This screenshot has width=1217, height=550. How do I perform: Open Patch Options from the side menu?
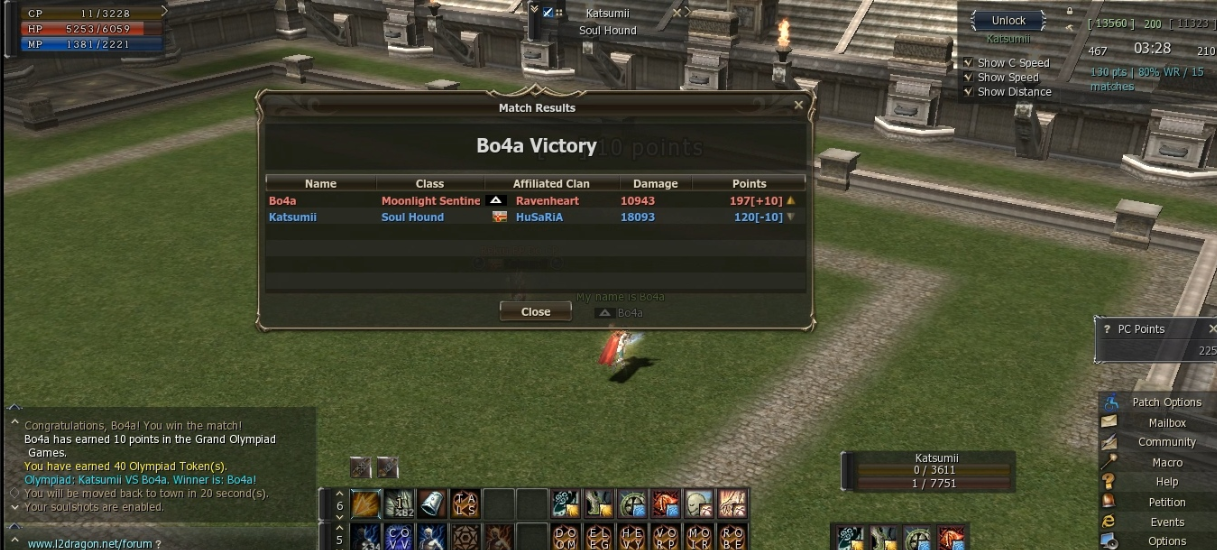[1166, 402]
